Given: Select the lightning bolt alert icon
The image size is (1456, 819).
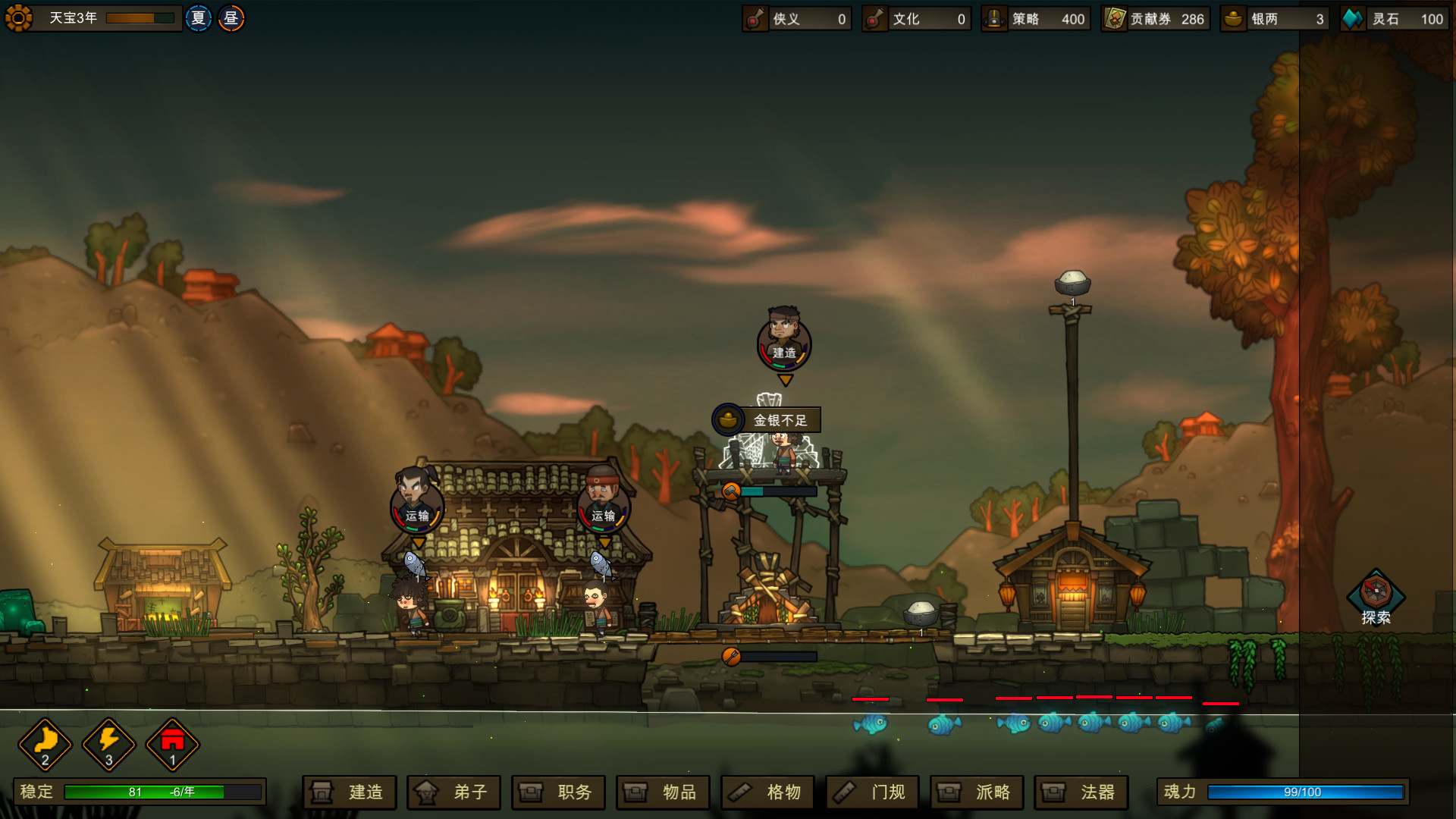Looking at the screenshot, I should (109, 744).
